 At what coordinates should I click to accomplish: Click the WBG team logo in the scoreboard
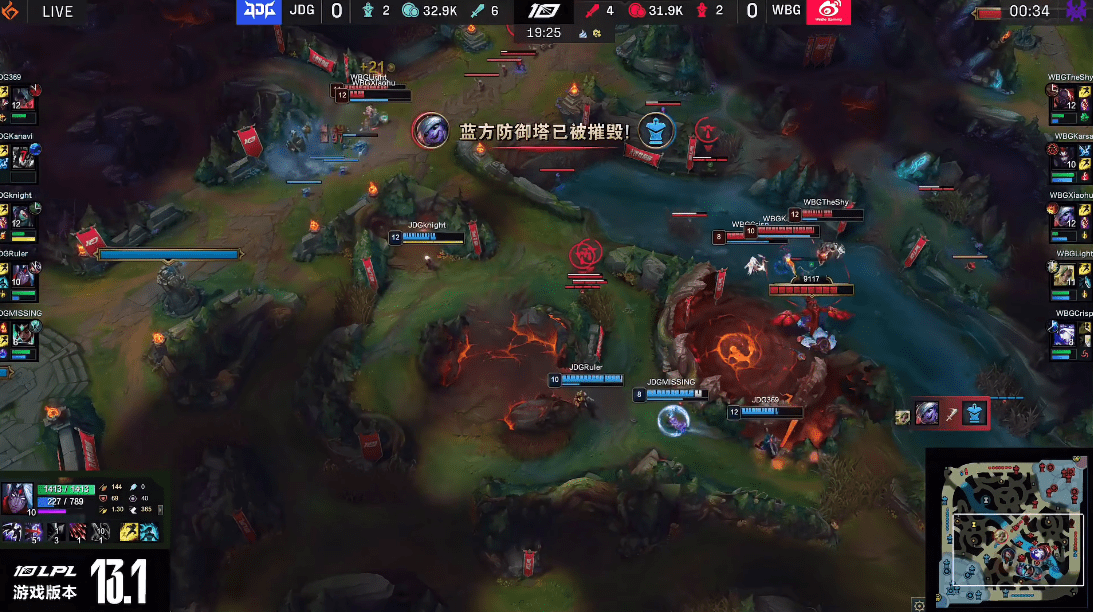[x=828, y=12]
